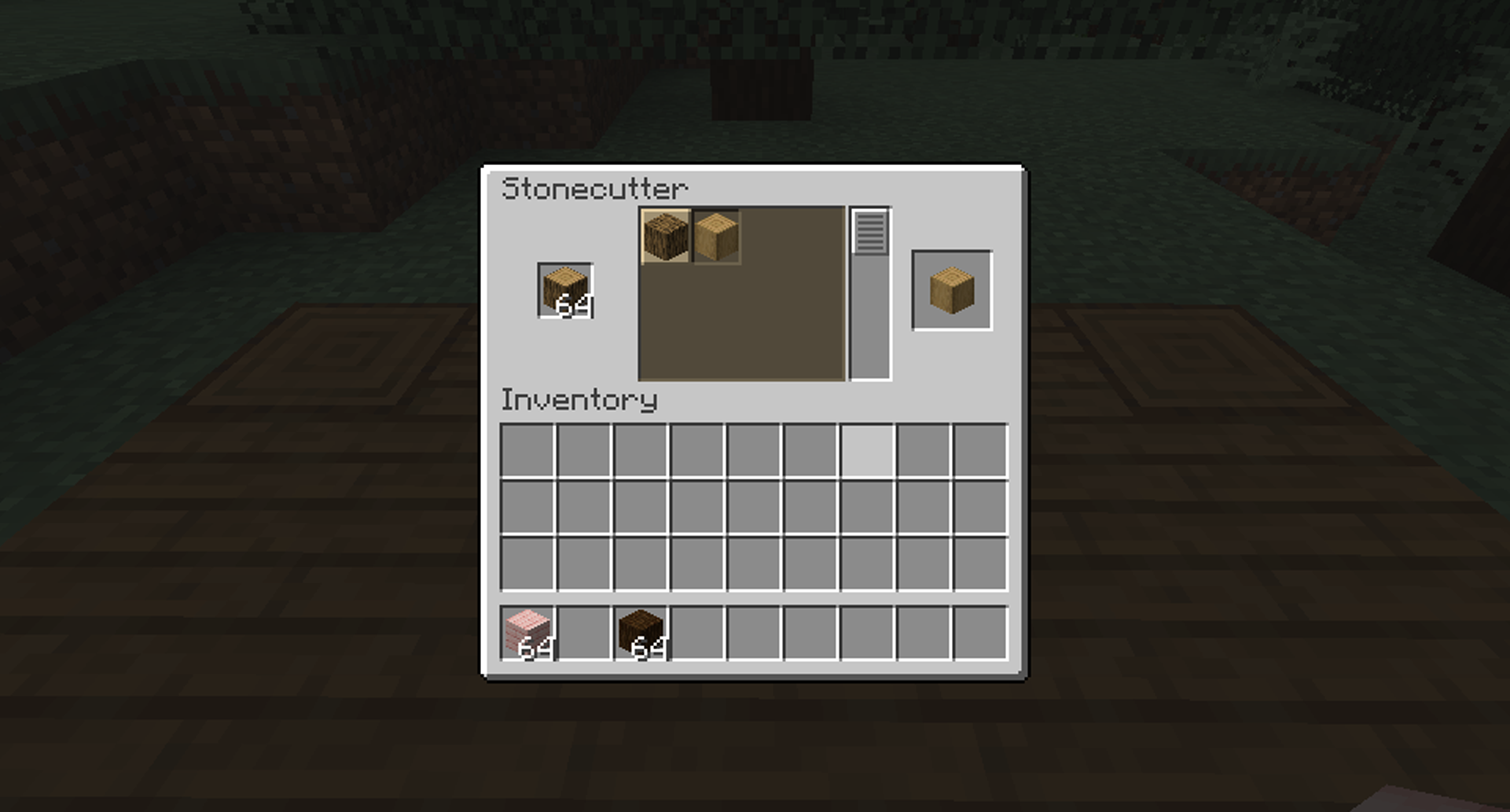The height and width of the screenshot is (812, 1510).
Task: Click the second recipe slot beside the selected one
Action: coord(716,235)
